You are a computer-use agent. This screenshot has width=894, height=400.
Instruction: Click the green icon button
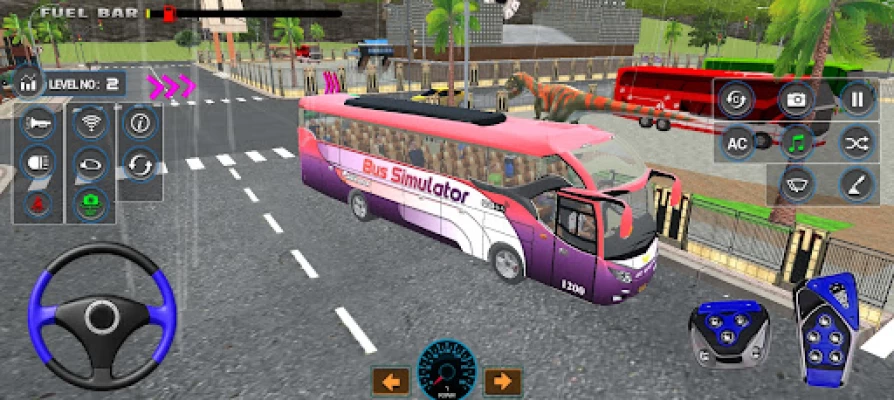(90, 203)
